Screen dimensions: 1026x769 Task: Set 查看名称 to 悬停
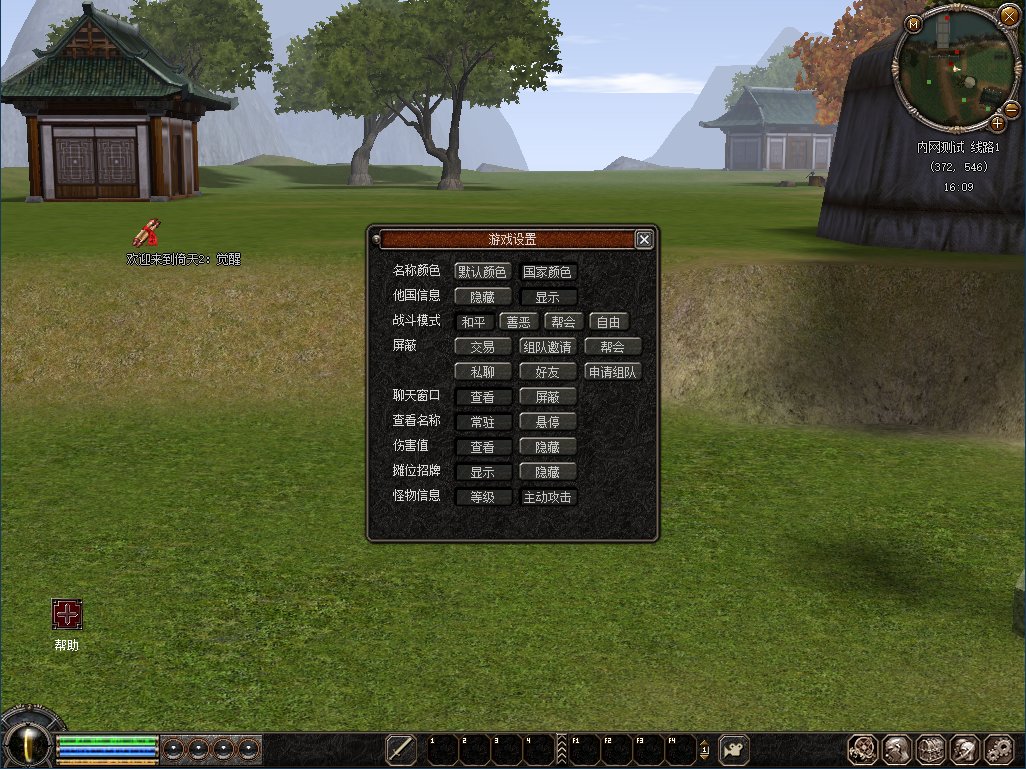[x=548, y=422]
